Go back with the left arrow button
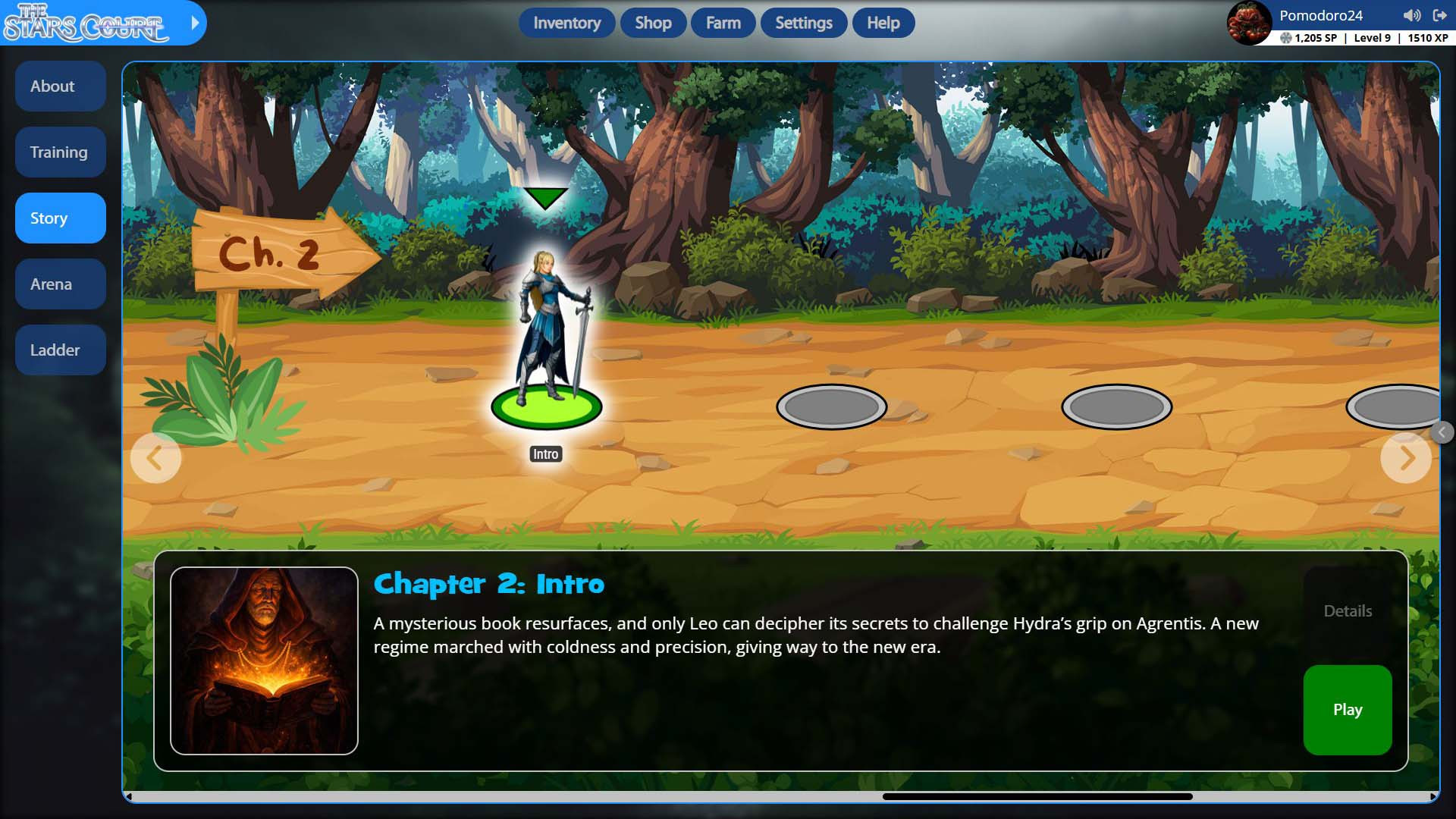Screen dimensions: 1456x819 click(155, 458)
